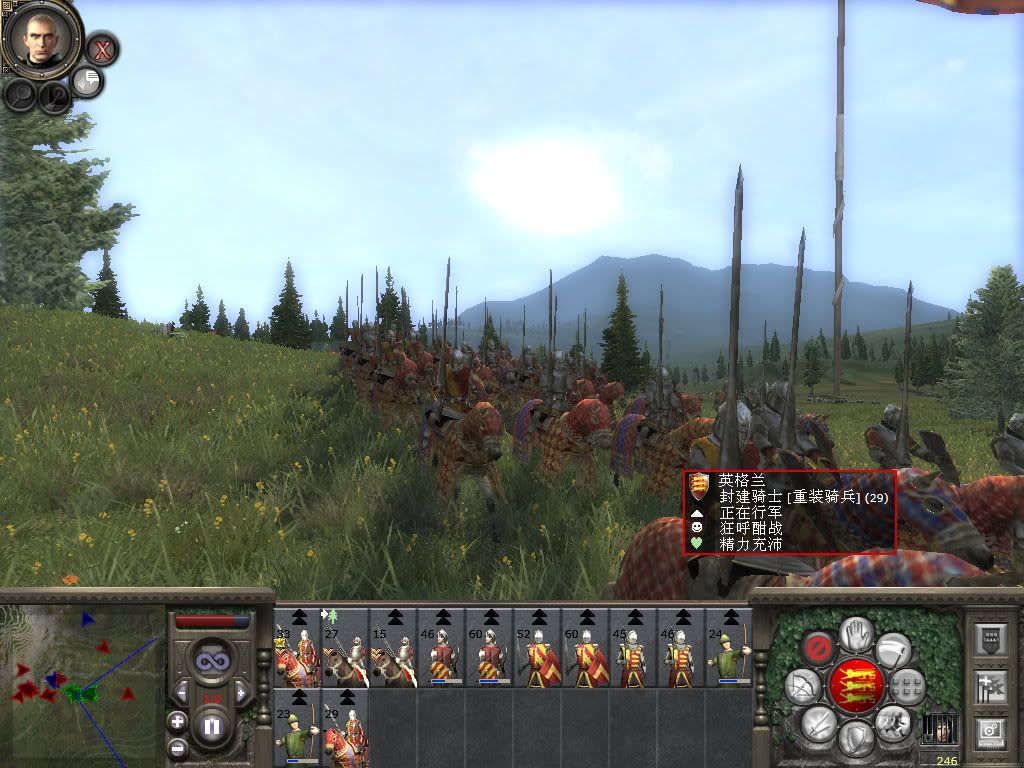Dismiss the advisor with the red X
Screen dimensions: 1024x768
tap(101, 48)
